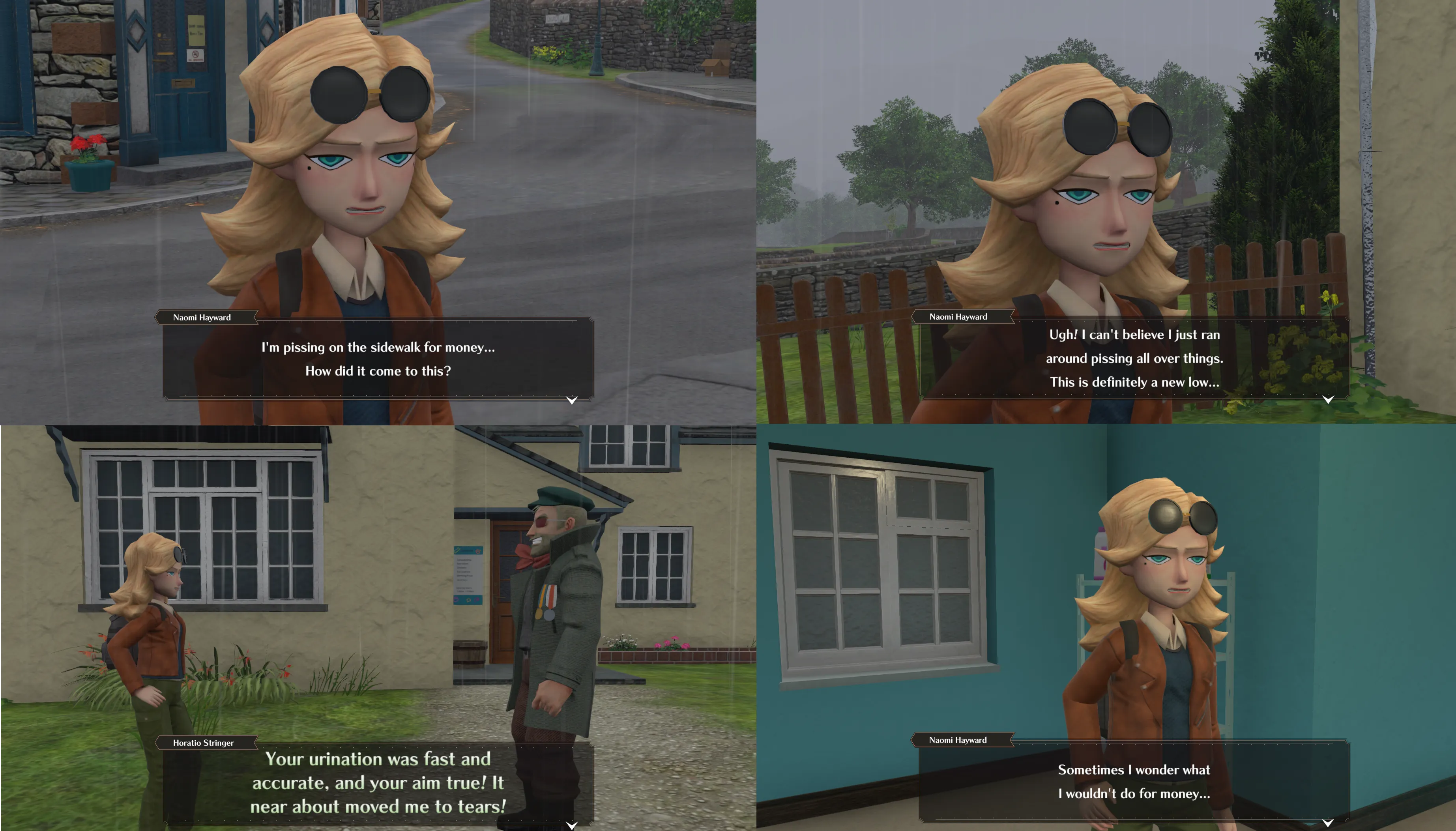Continue past Horatio Stringer's "moved me to tears!" line
This screenshot has width=1456, height=831.
click(x=571, y=825)
